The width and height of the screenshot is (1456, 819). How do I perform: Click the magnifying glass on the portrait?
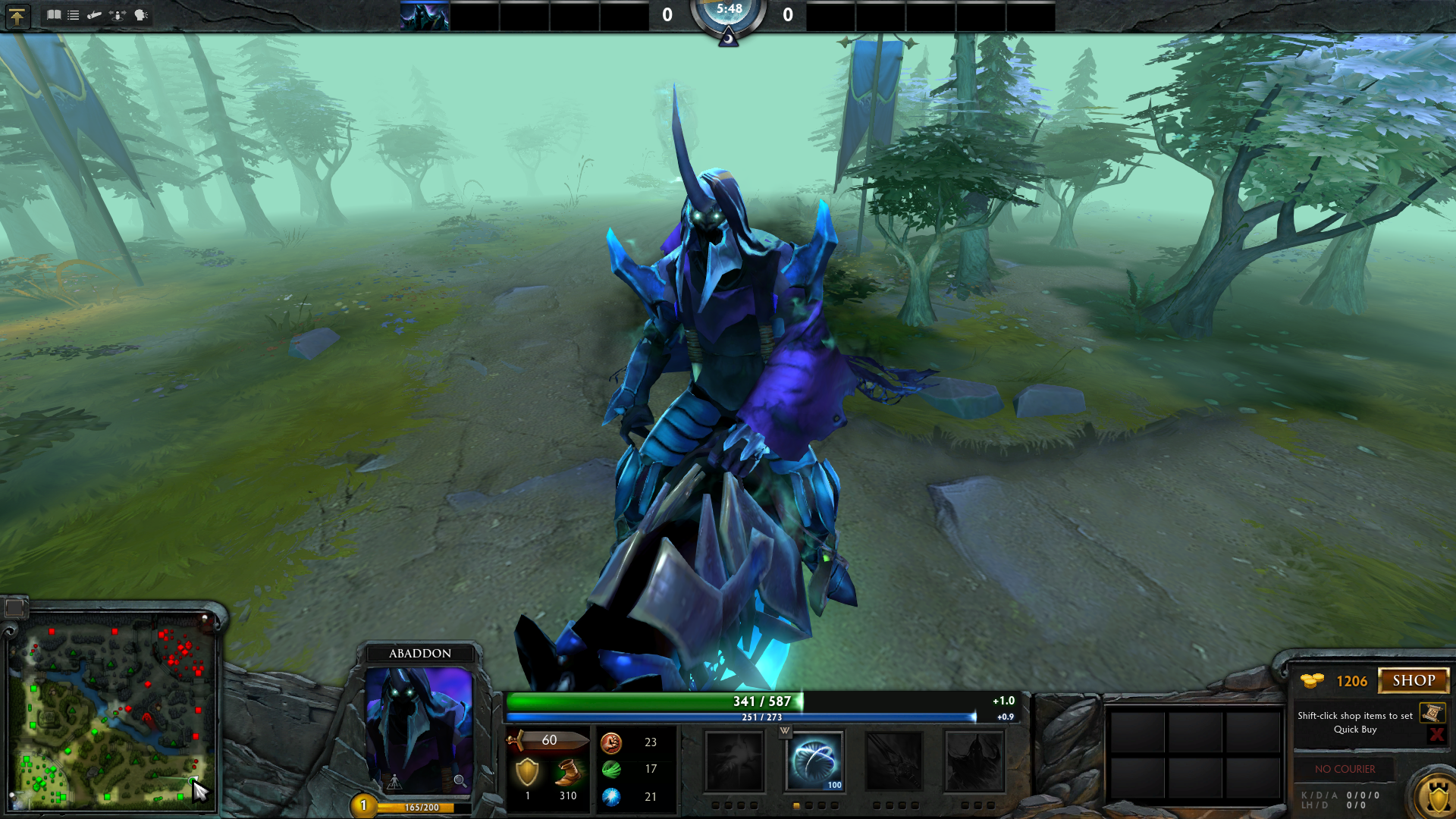pos(459,780)
